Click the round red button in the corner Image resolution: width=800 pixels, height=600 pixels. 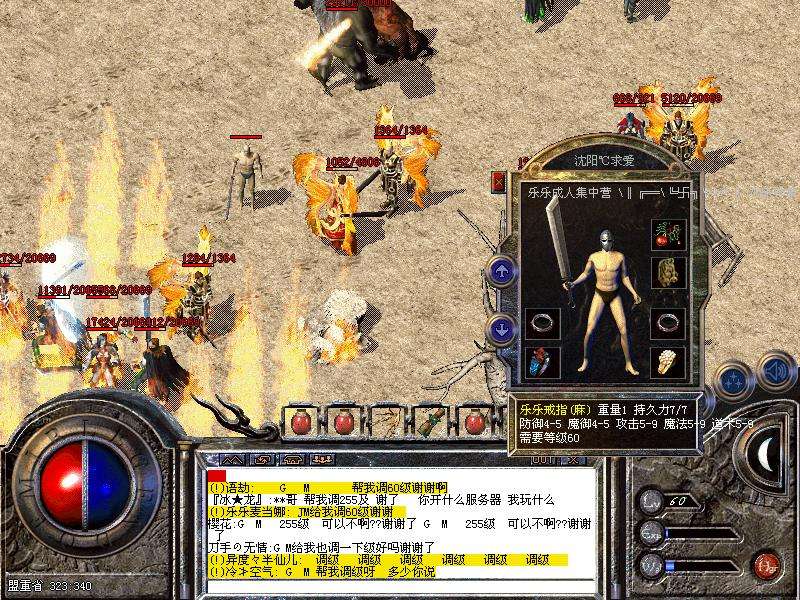tap(765, 564)
